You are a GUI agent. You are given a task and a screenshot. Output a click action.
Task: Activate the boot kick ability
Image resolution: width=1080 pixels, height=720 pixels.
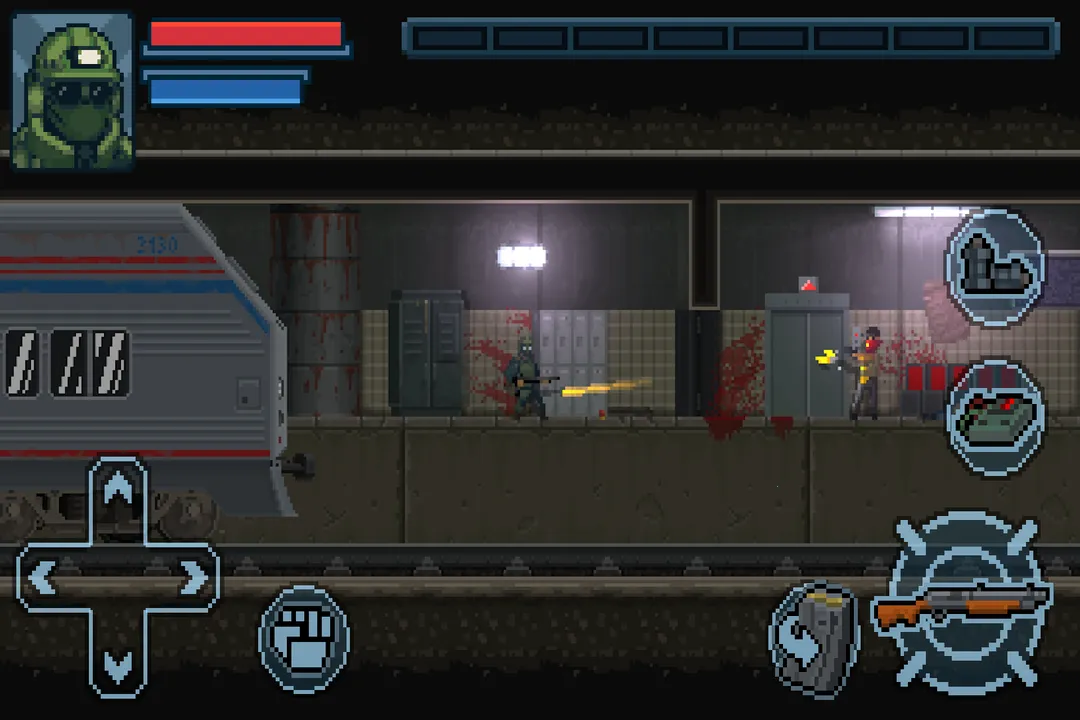coord(994,264)
